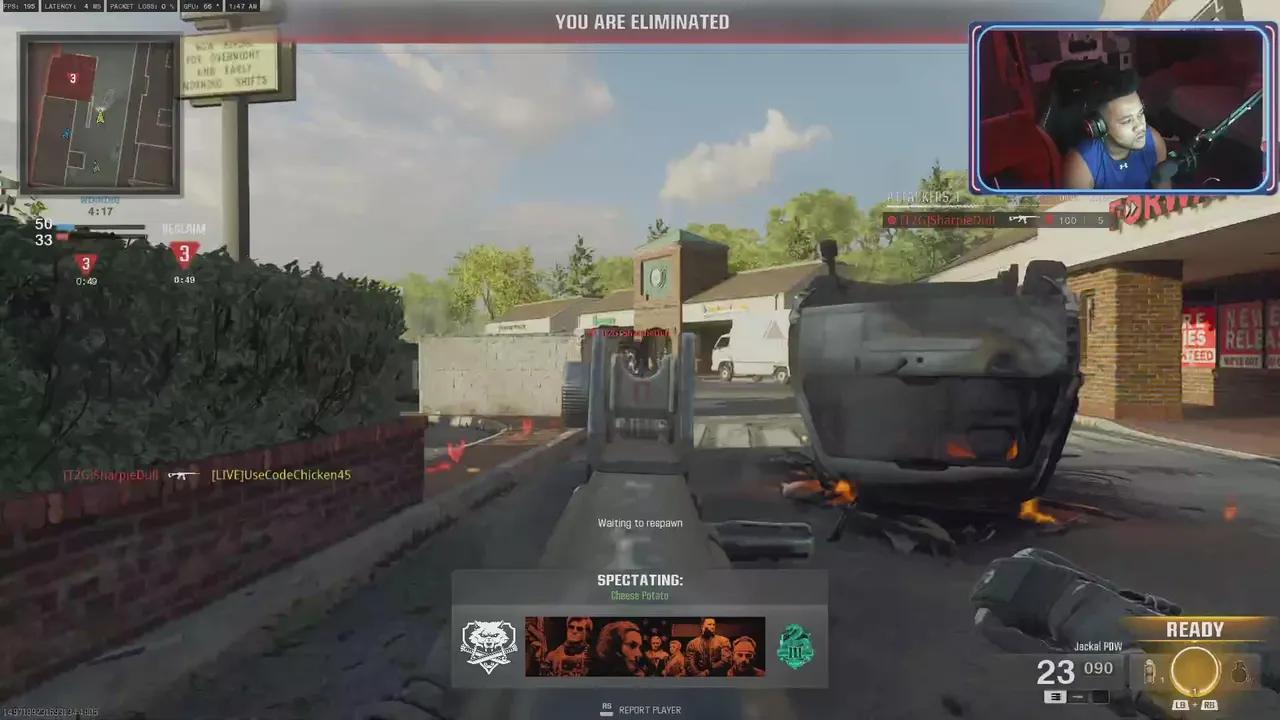The image size is (1280, 720).
Task: Click the weapon icon in the killfeed
Action: (x=183, y=475)
